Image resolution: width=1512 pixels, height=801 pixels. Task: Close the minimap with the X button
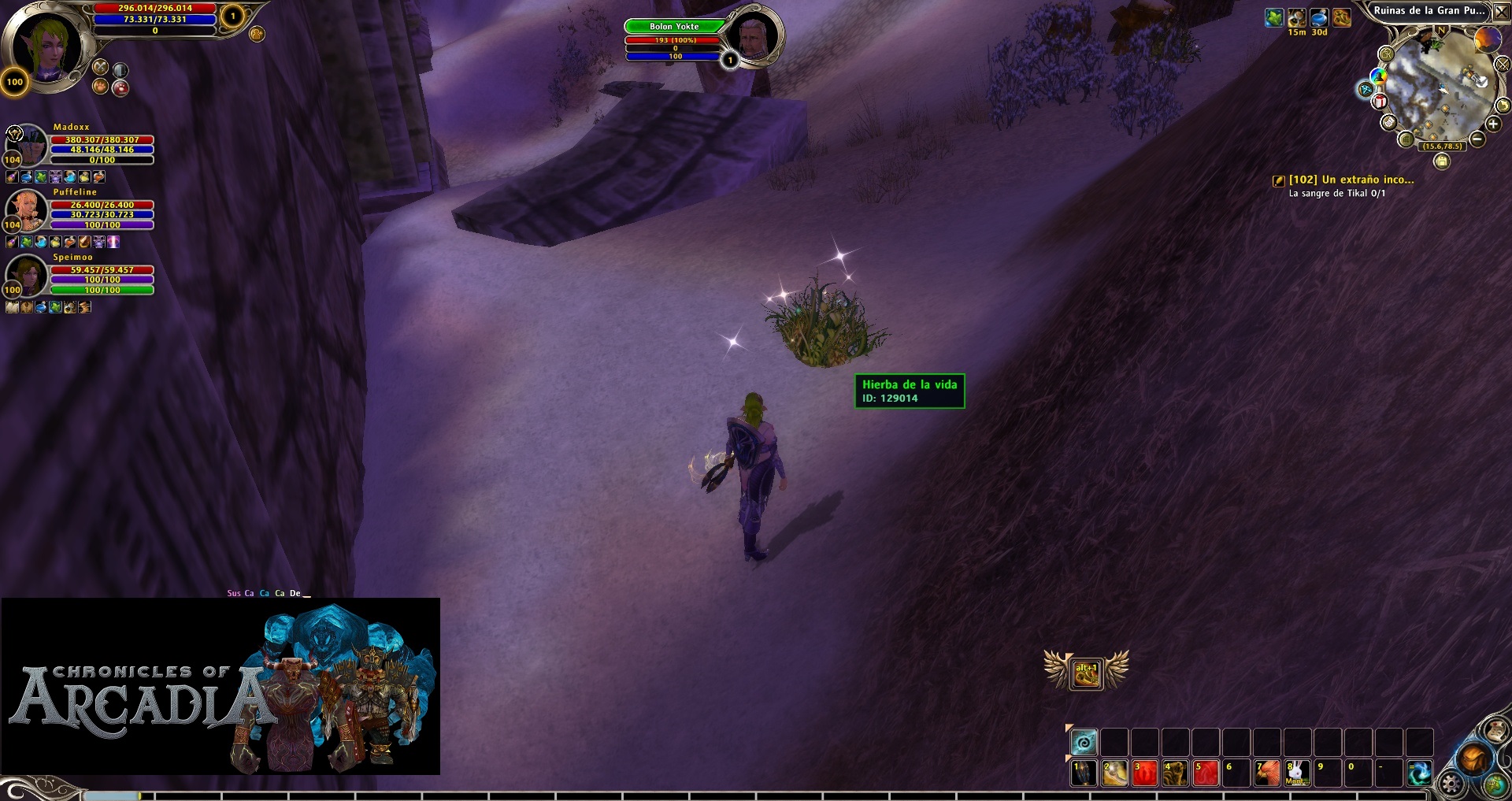pyautogui.click(x=1501, y=12)
